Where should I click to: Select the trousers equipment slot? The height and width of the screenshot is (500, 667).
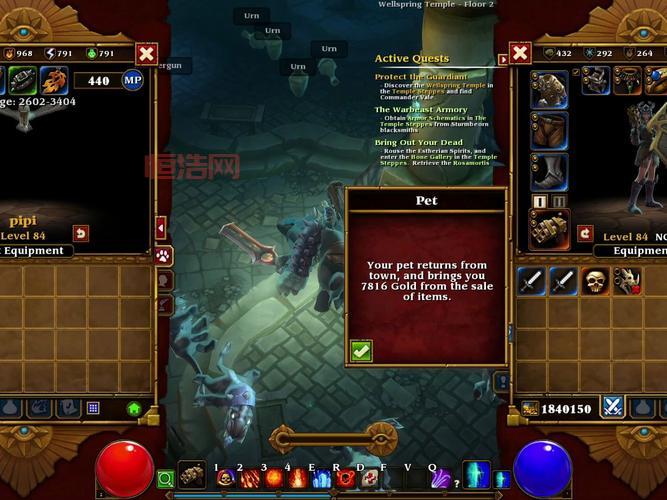click(549, 130)
